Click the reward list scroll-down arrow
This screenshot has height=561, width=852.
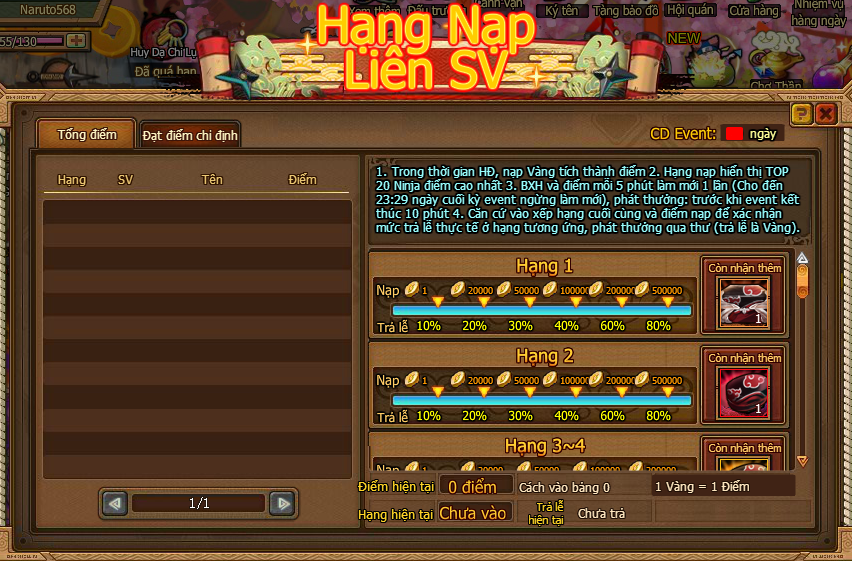point(802,461)
